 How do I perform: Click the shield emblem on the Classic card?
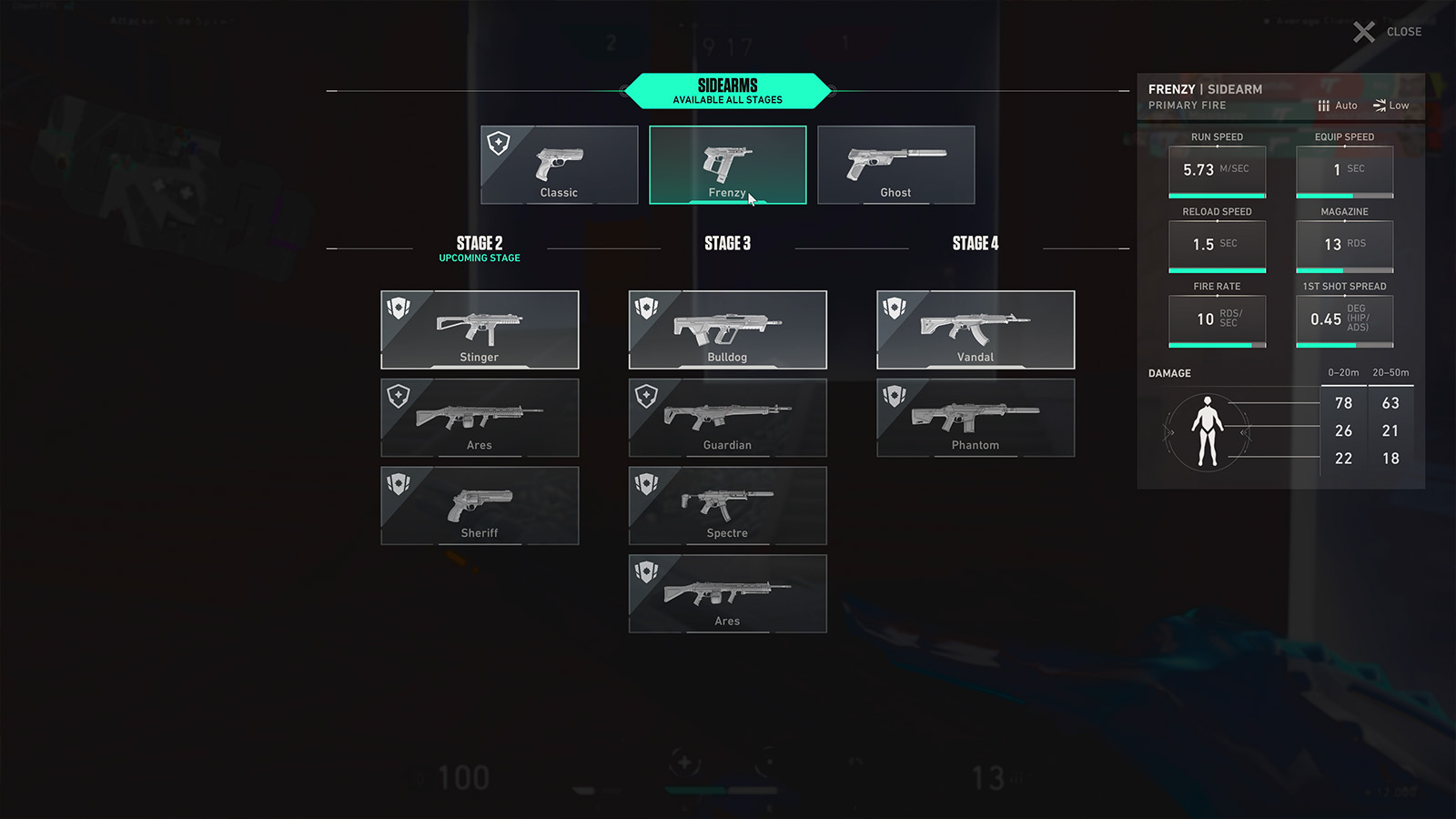[x=498, y=143]
